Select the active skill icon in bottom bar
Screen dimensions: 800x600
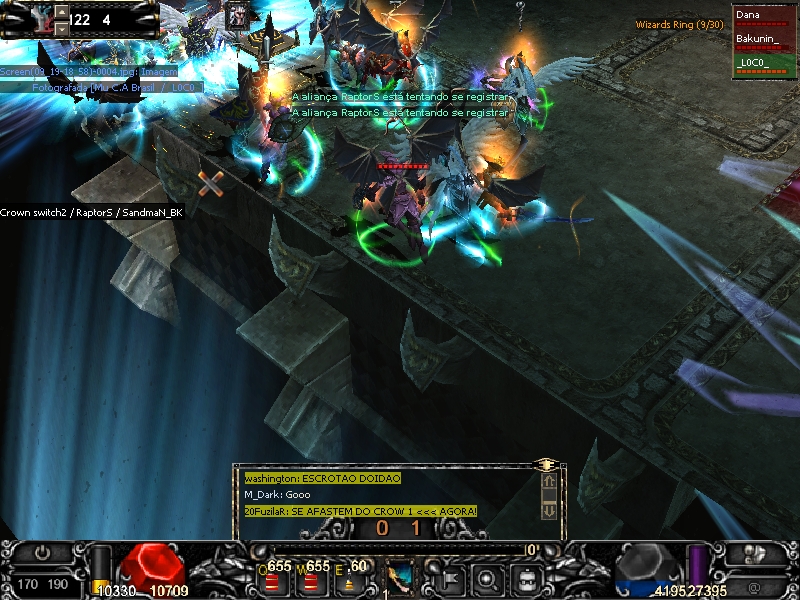click(x=400, y=577)
